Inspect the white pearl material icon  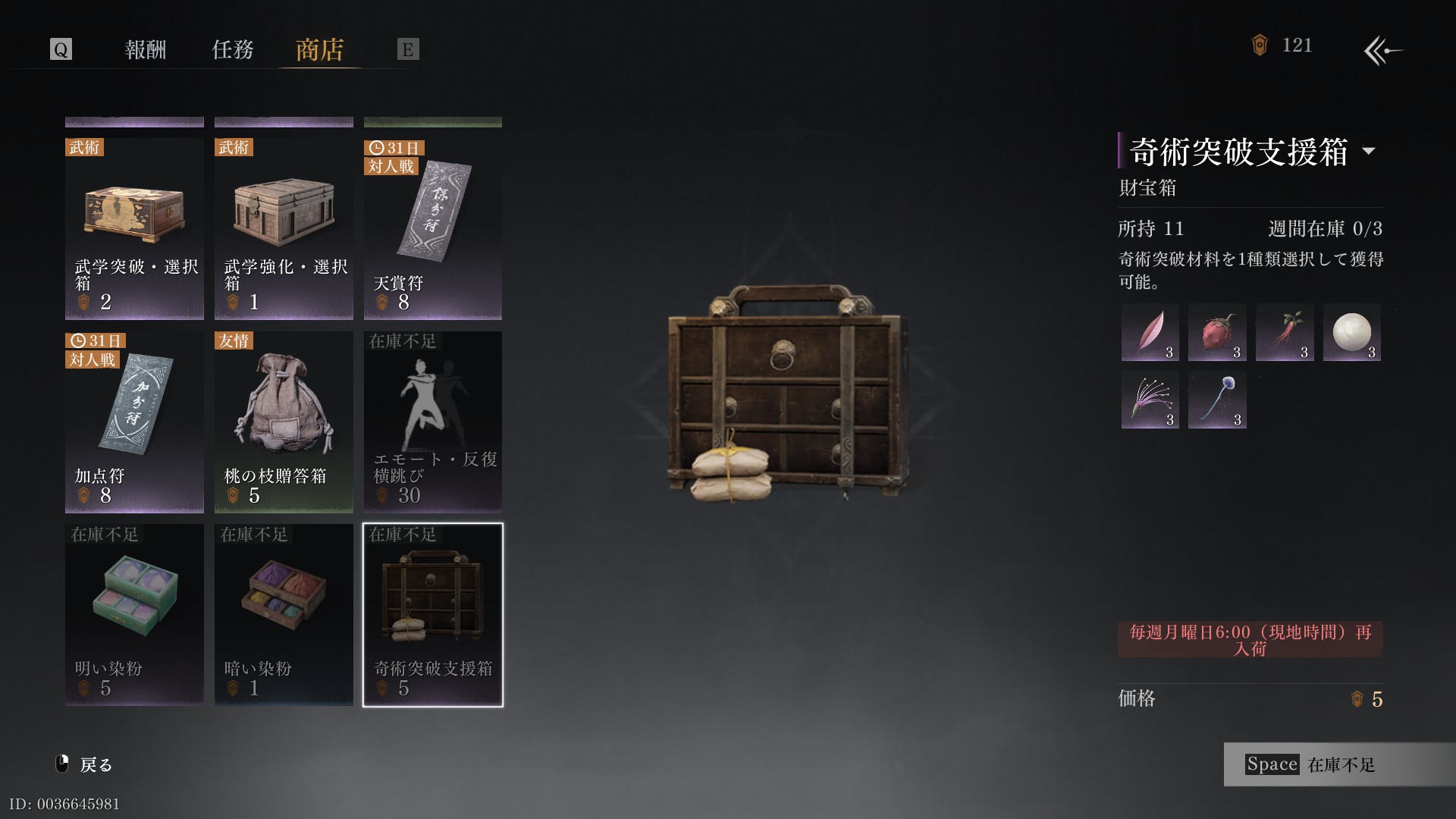click(x=1352, y=332)
